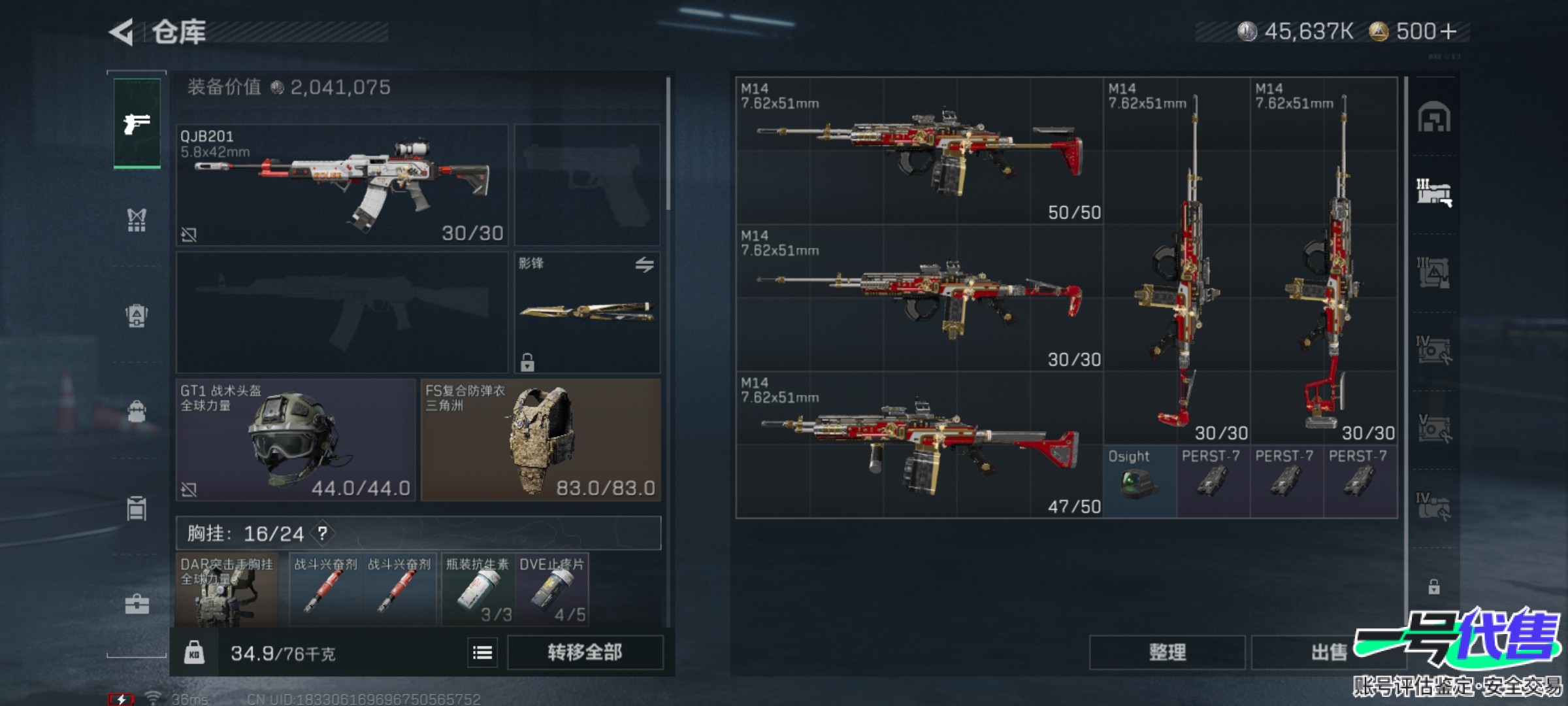The image size is (1568, 706).
Task: Select the M14 with 47/50 ammo
Action: [919, 445]
